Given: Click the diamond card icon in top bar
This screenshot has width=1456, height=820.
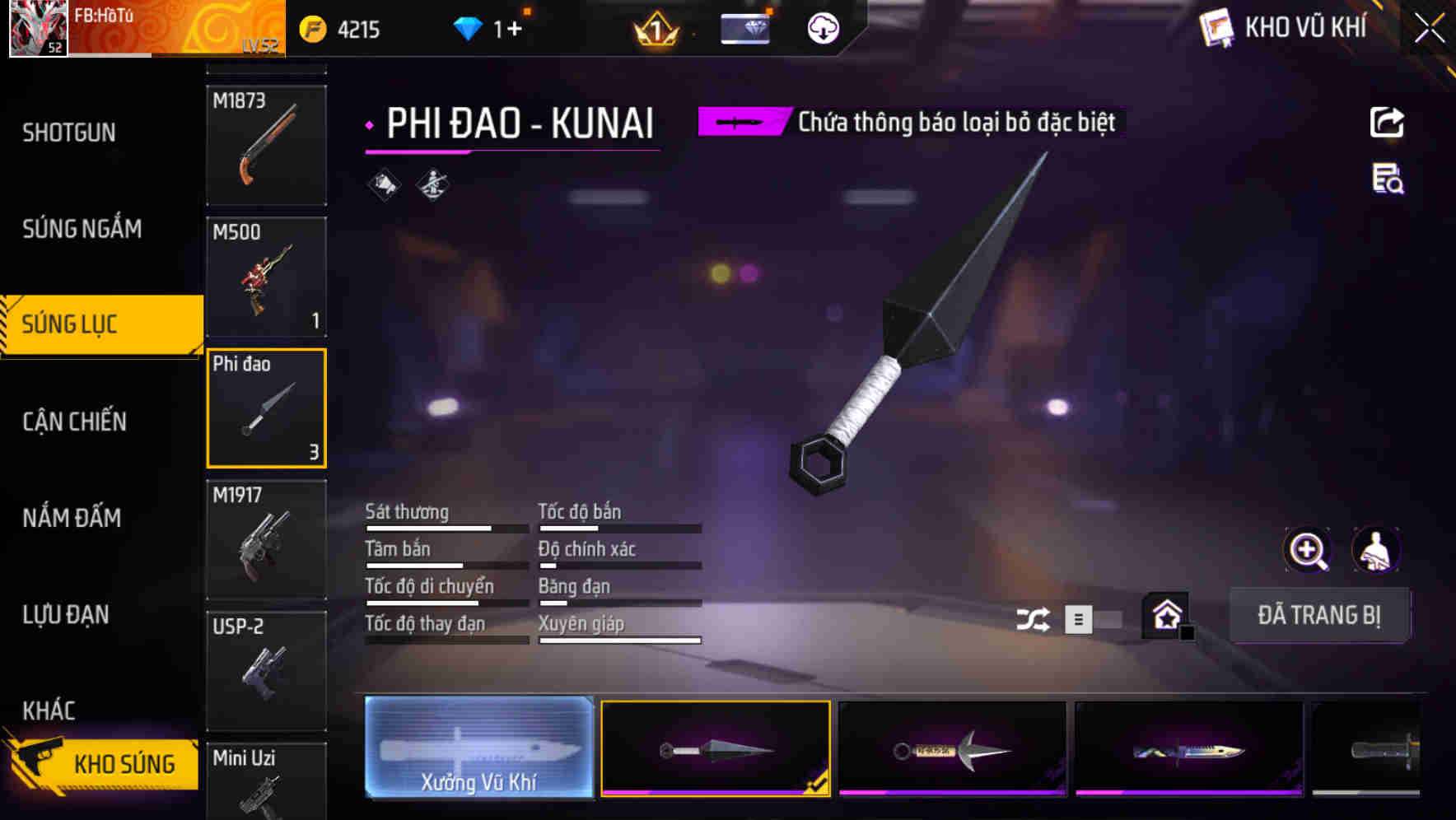Looking at the screenshot, I should (x=744, y=29).
